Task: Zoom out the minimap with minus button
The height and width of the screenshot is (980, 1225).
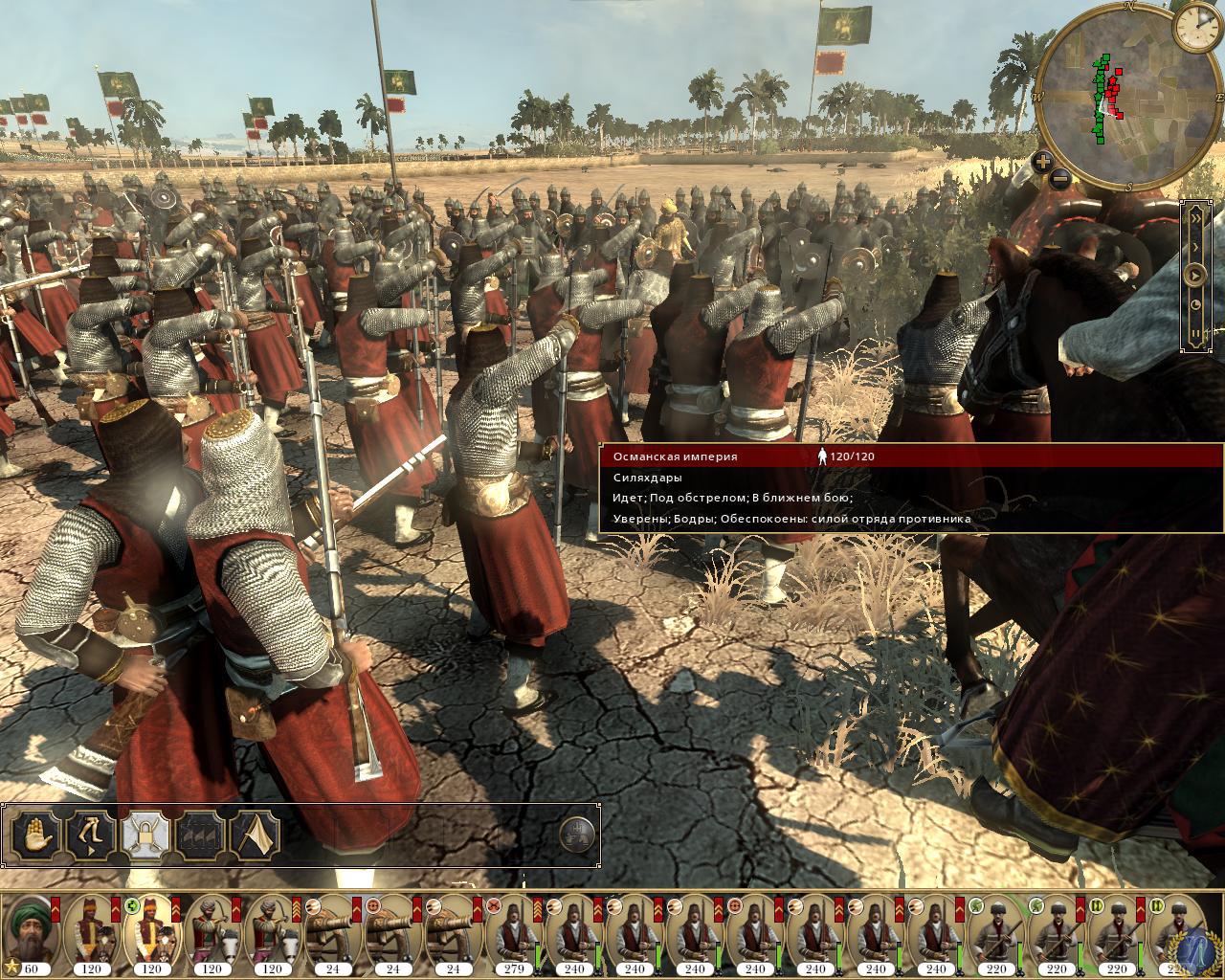Action: (1059, 178)
